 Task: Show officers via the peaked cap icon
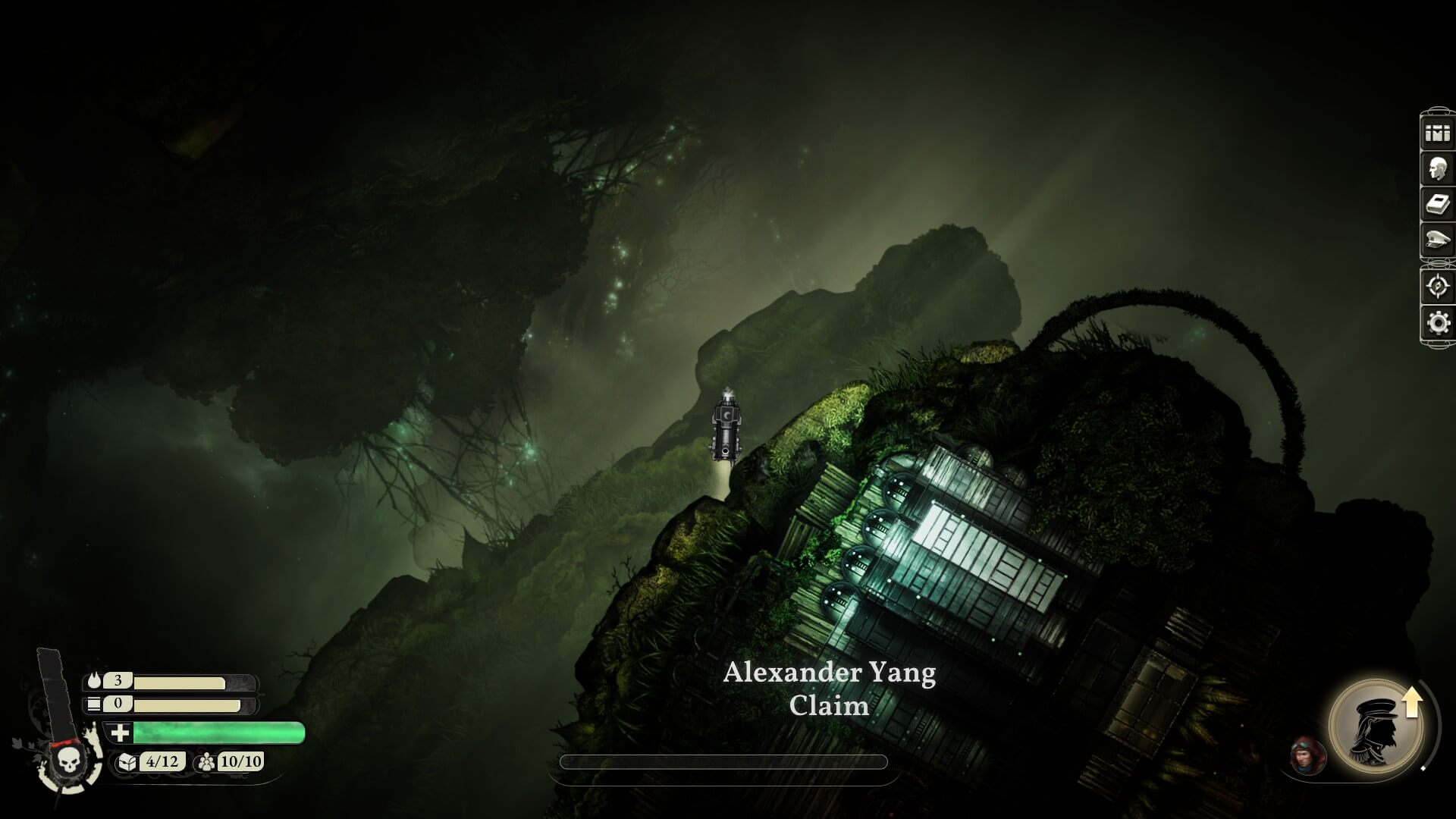click(1437, 241)
